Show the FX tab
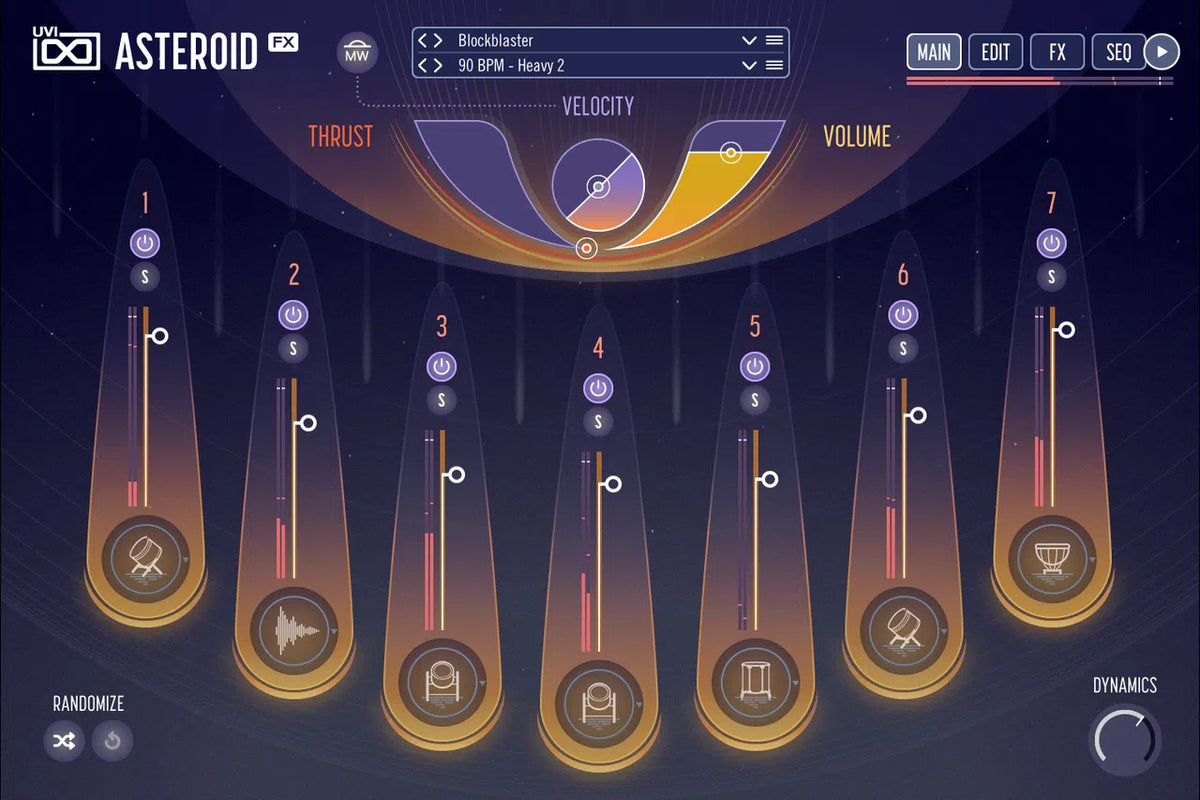The width and height of the screenshot is (1200, 800). [x=1057, y=52]
